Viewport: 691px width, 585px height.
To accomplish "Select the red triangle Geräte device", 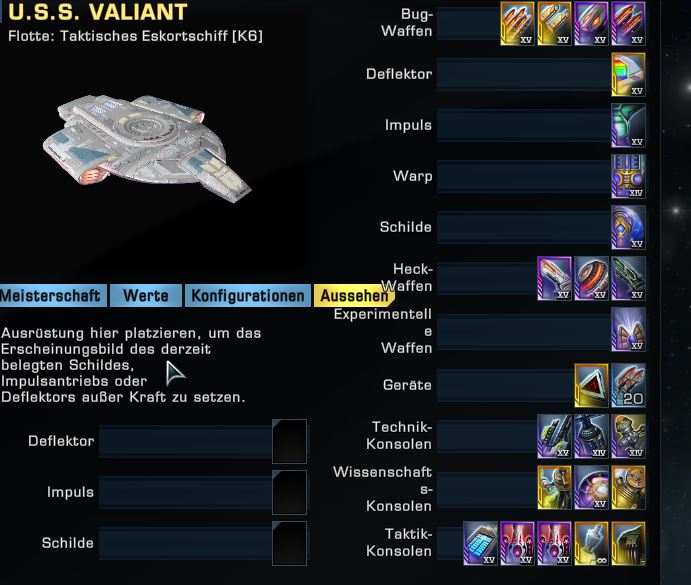I will point(591,386).
